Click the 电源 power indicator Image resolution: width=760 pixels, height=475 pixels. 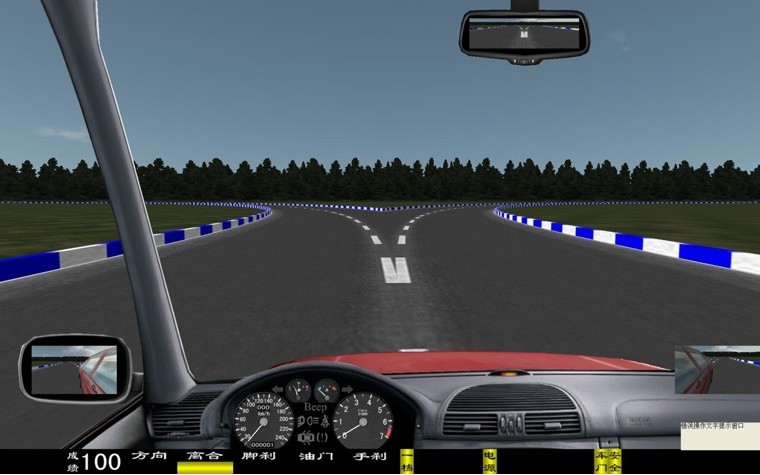tap(489, 460)
